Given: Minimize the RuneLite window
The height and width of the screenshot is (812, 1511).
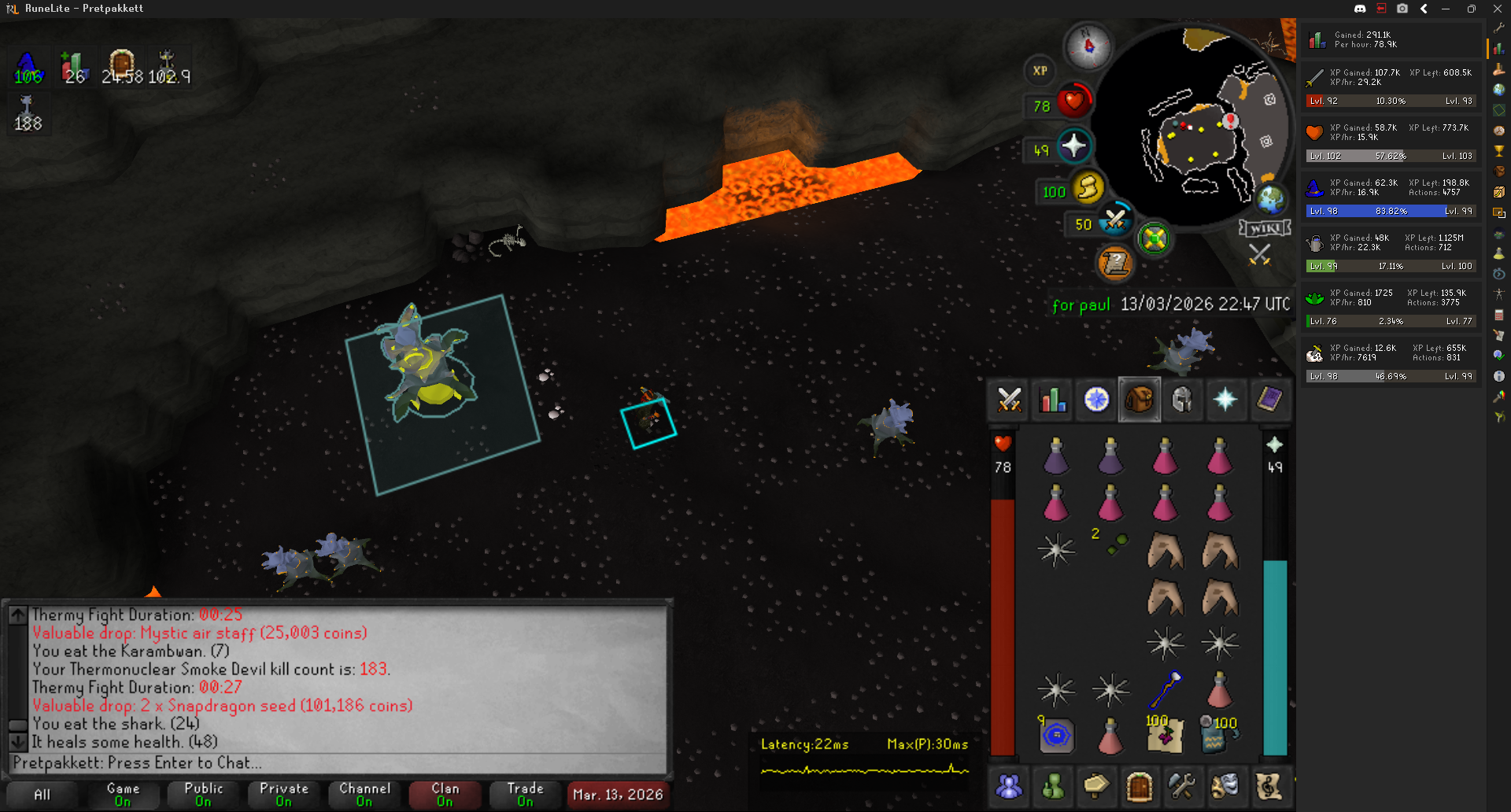Looking at the screenshot, I should click(x=1446, y=9).
